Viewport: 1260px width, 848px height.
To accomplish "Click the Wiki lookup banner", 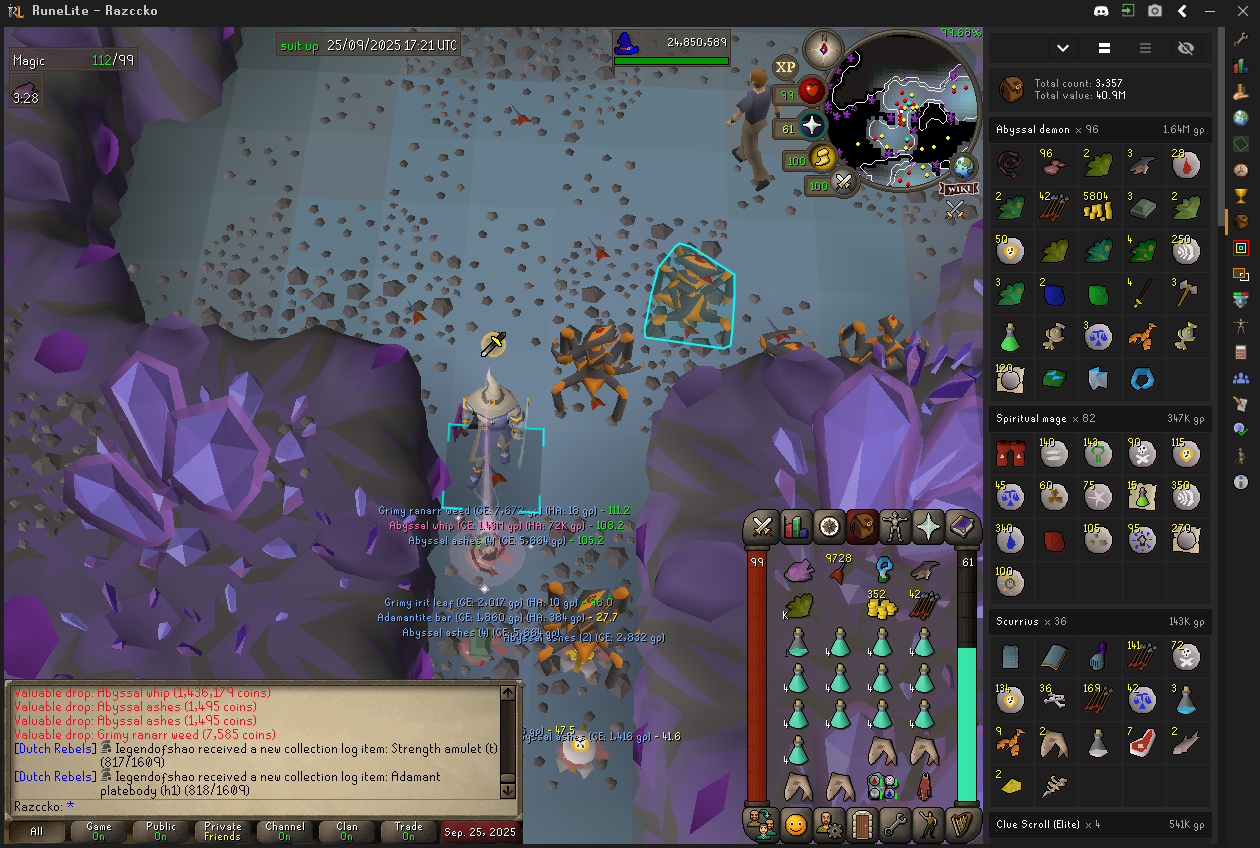I will click(957, 188).
